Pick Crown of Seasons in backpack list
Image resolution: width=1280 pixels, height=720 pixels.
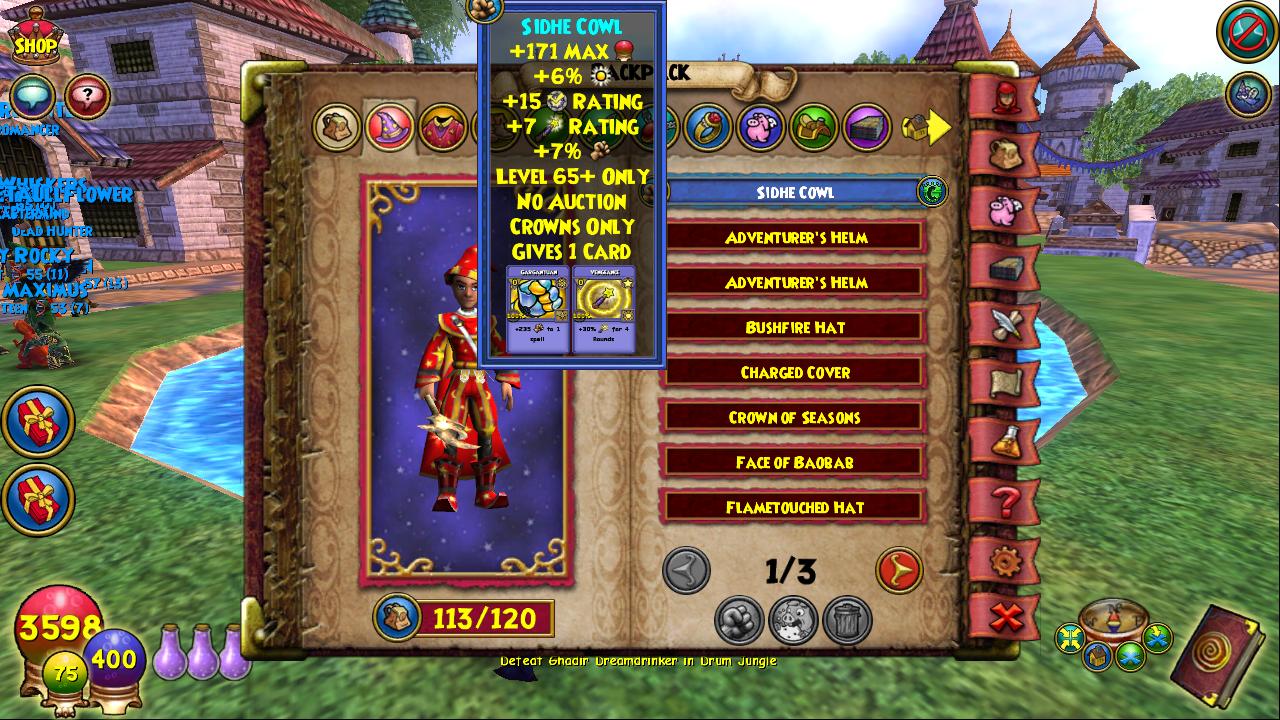pyautogui.click(x=795, y=418)
